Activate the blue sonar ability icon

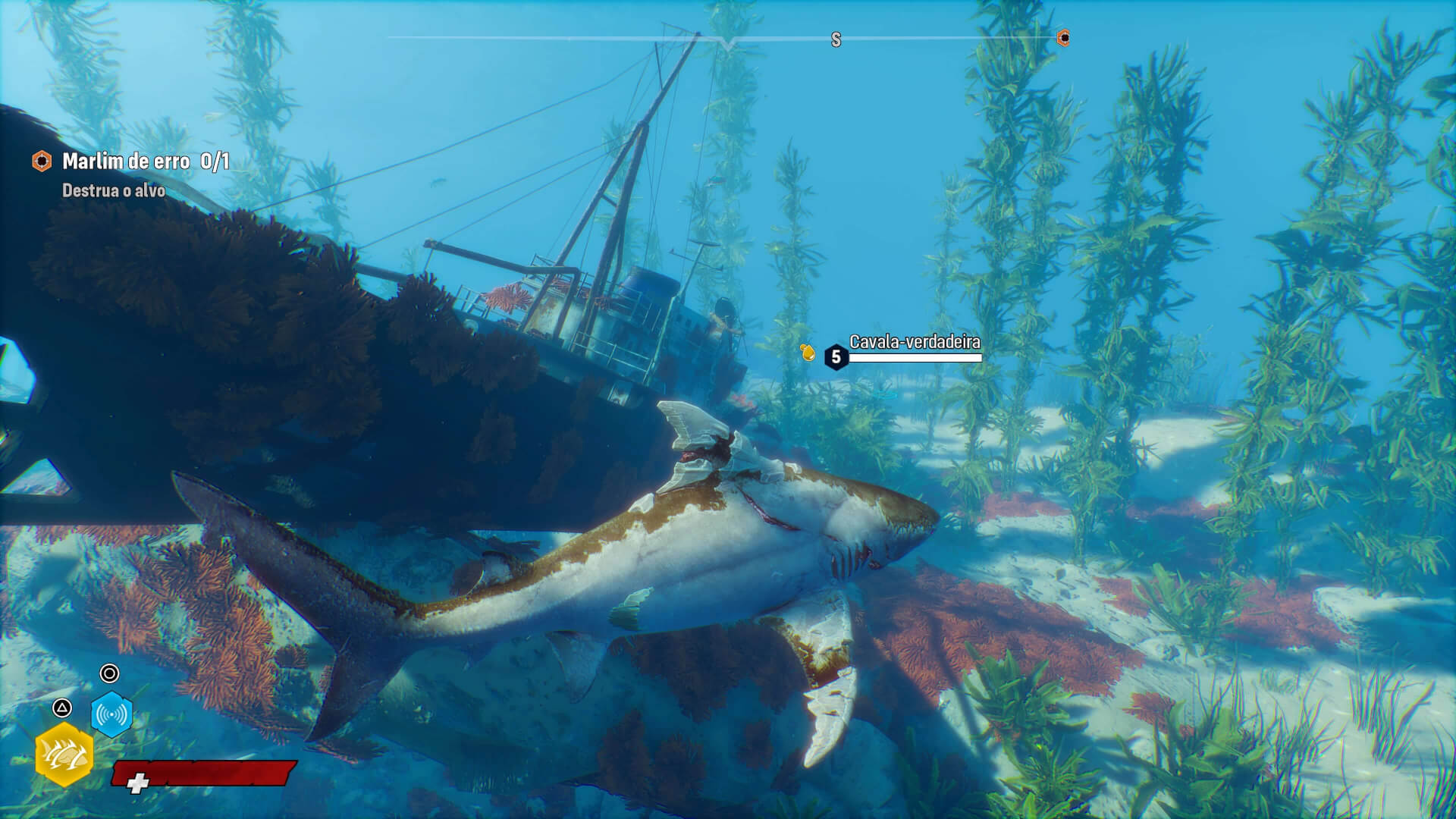(x=111, y=714)
